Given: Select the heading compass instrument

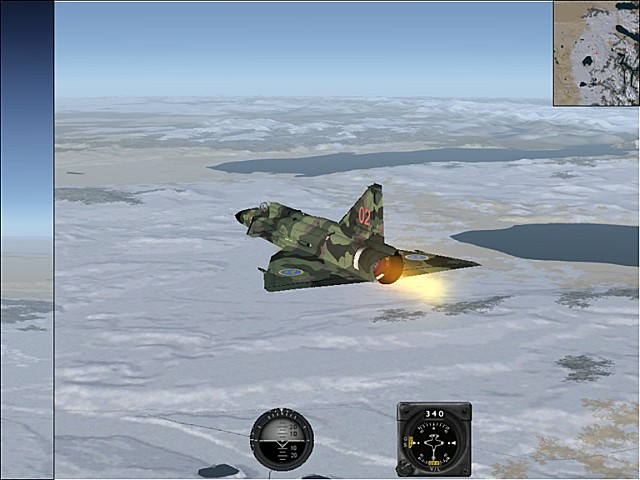Looking at the screenshot, I should [434, 439].
